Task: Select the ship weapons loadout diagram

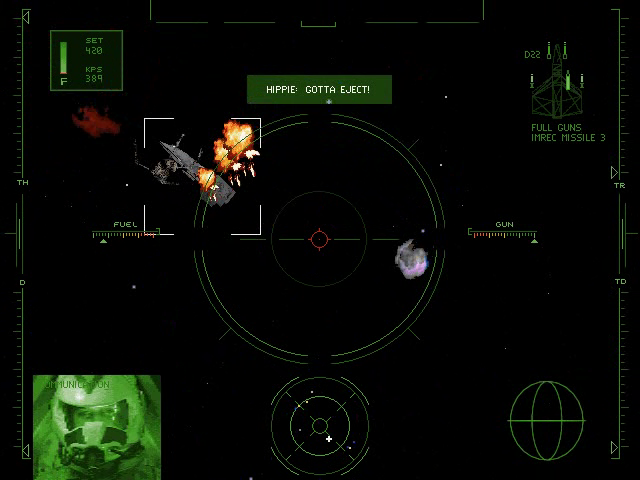Action: coord(559,84)
